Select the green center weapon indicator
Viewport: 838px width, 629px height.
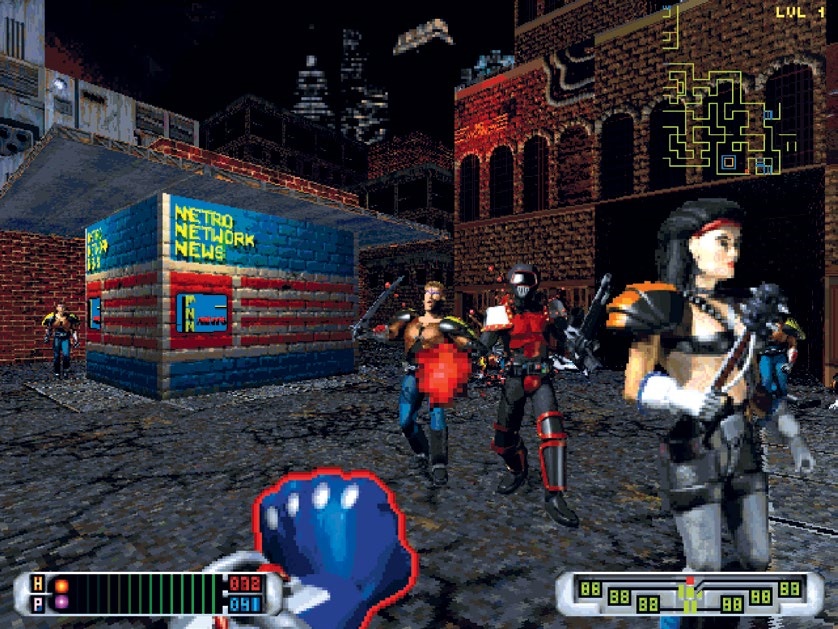(x=690, y=594)
